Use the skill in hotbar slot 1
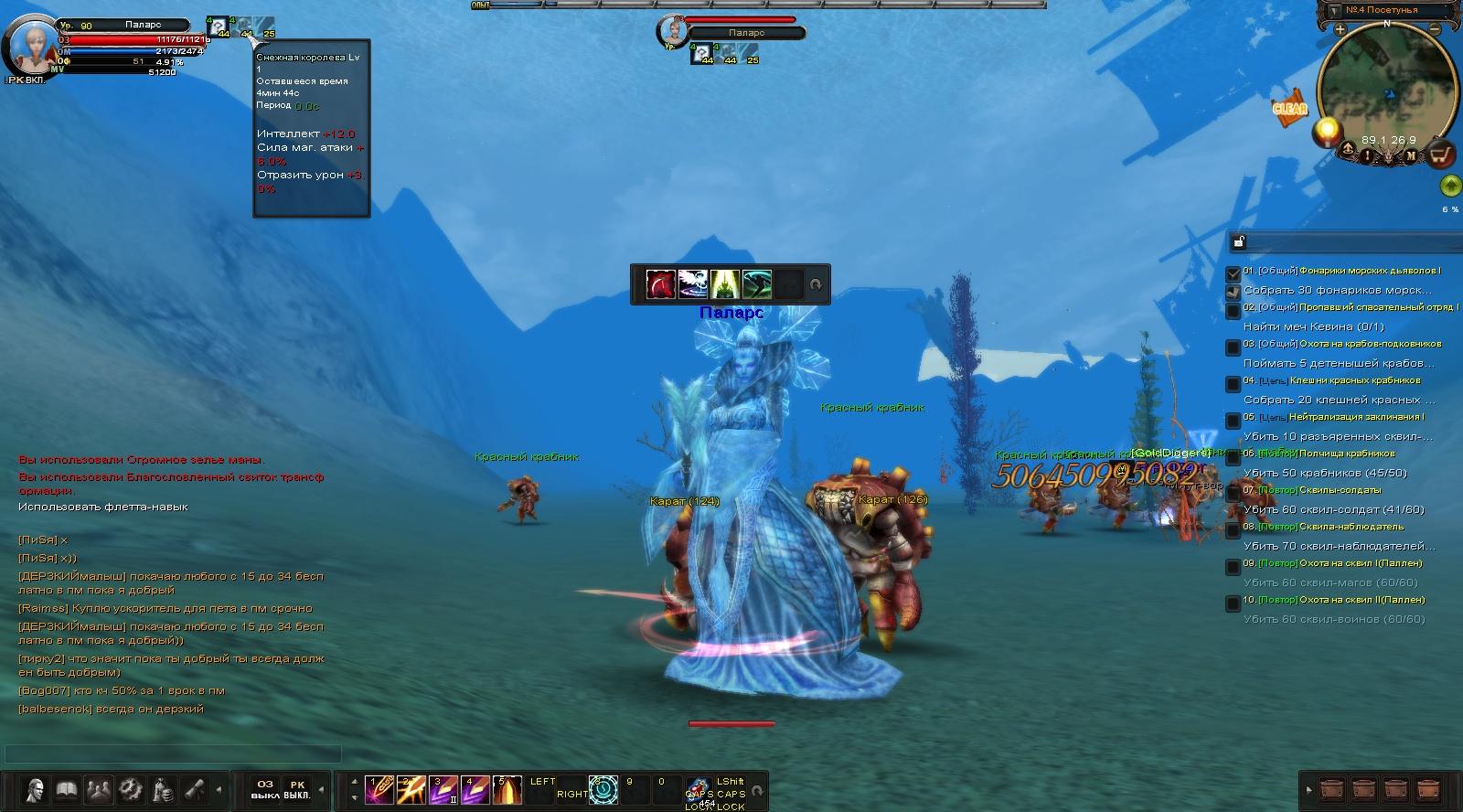 click(x=378, y=790)
